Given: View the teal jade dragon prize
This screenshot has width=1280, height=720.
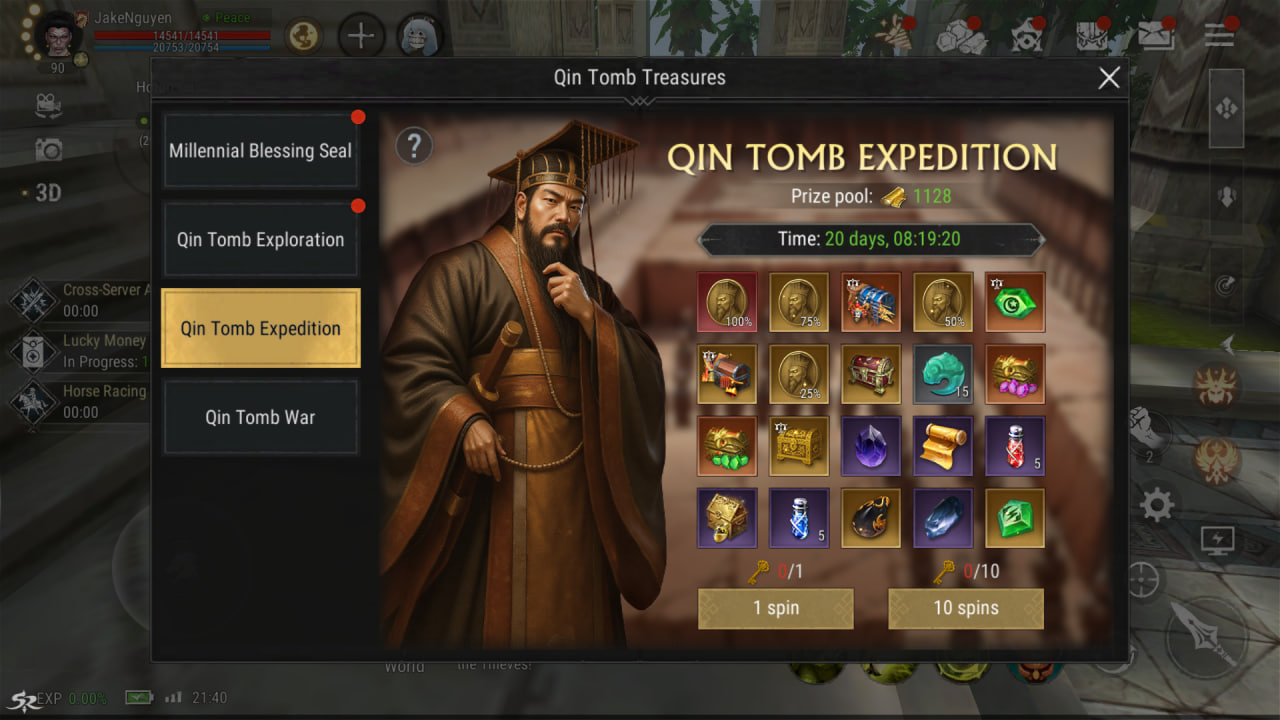Looking at the screenshot, I should (x=943, y=374).
